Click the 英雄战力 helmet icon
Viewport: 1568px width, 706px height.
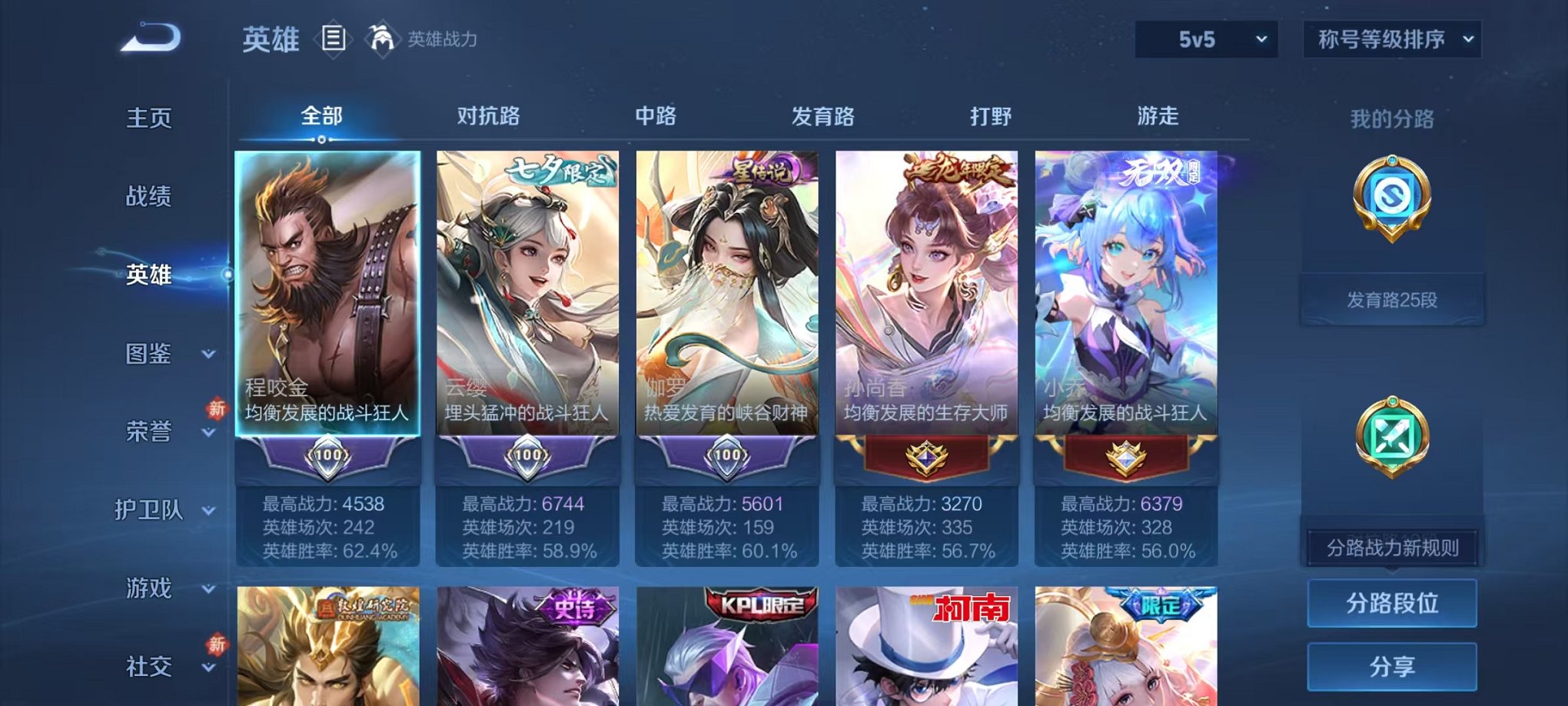pyautogui.click(x=383, y=37)
